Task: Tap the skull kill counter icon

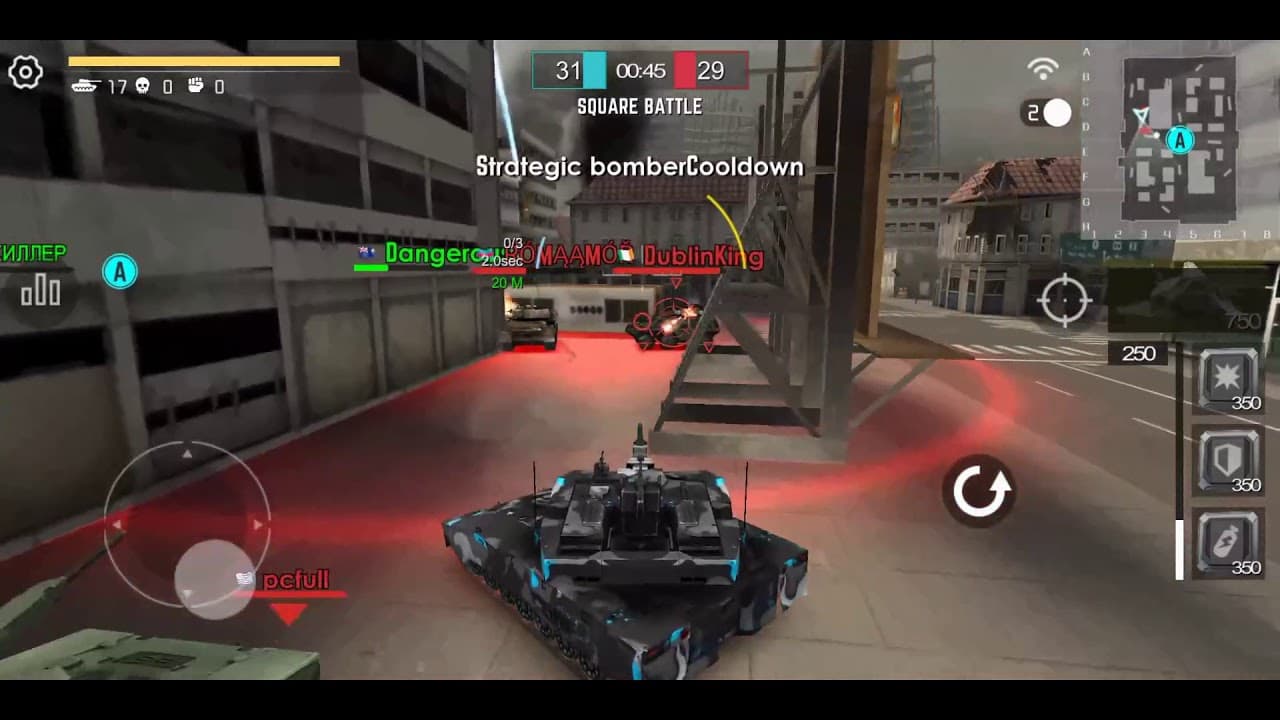Action: pyautogui.click(x=143, y=86)
